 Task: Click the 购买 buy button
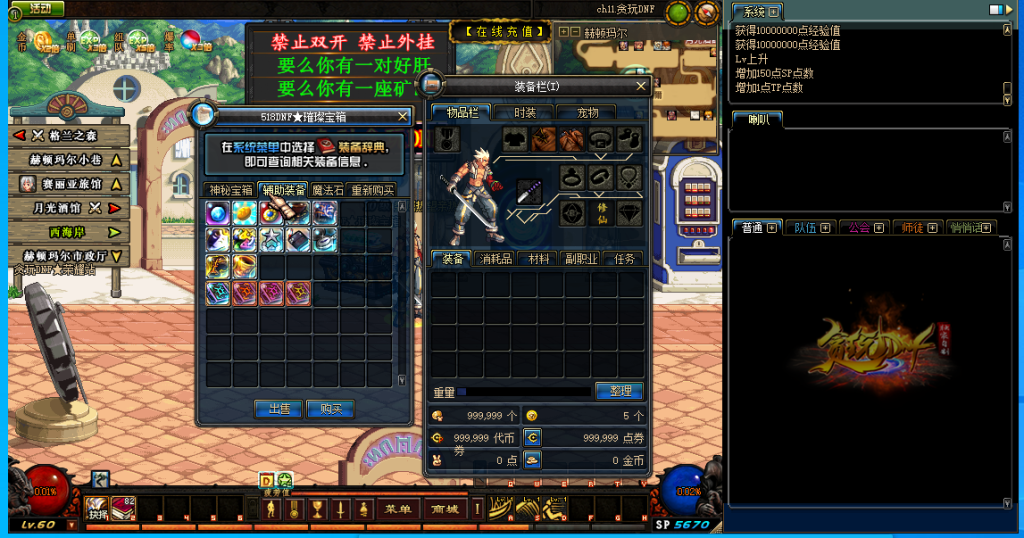click(x=331, y=408)
